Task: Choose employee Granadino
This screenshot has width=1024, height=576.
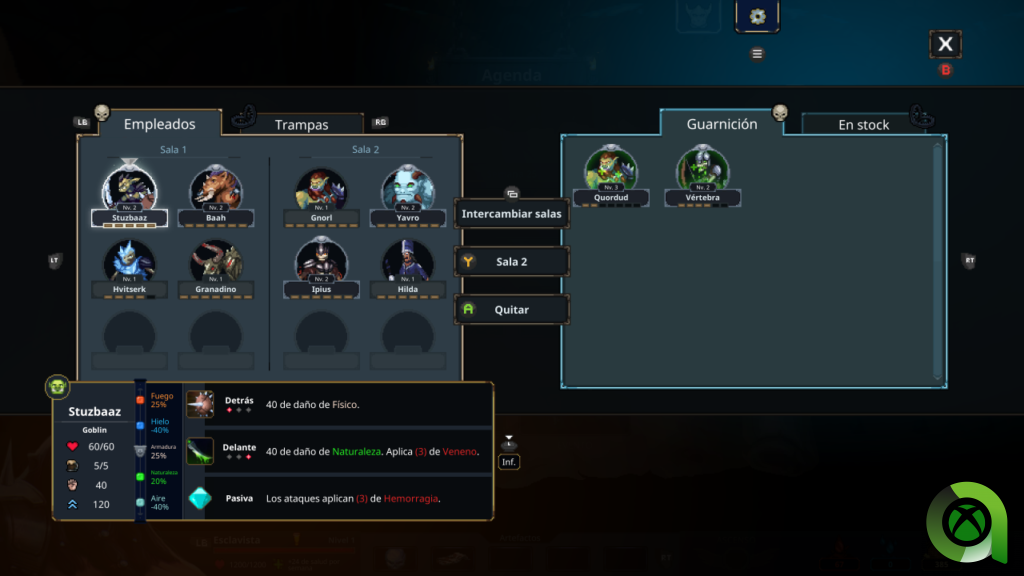Action: pos(215,264)
